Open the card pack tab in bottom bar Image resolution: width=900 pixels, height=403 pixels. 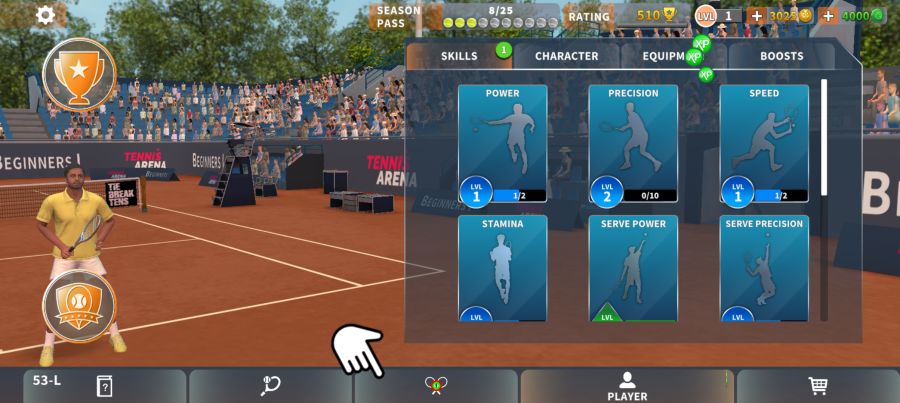coord(104,386)
